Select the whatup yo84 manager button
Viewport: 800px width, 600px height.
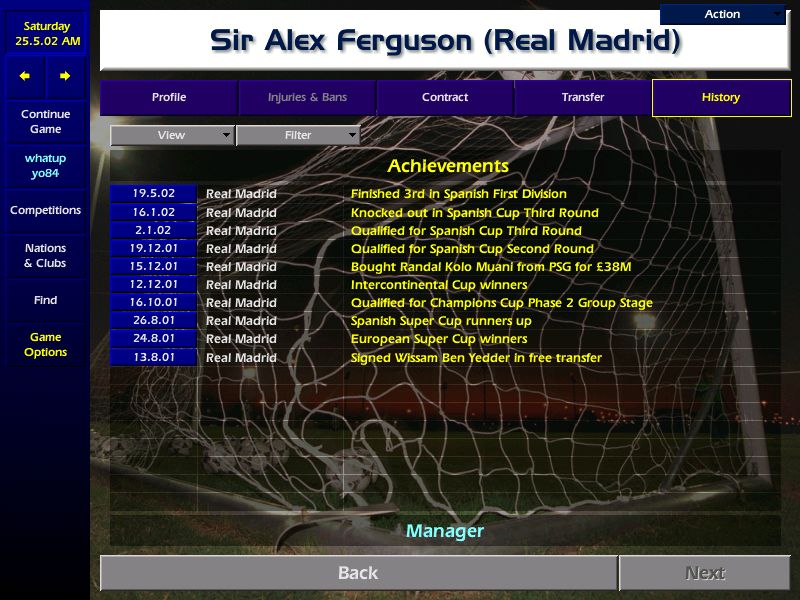[x=45, y=166]
